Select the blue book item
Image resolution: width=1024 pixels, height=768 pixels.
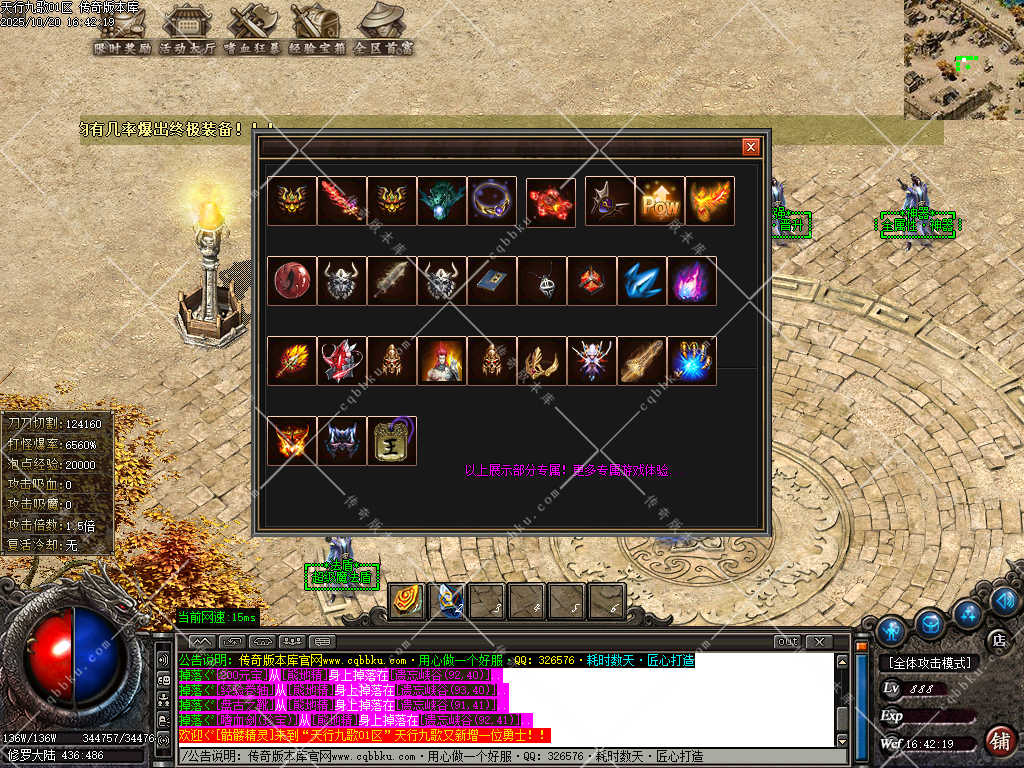pyautogui.click(x=492, y=281)
